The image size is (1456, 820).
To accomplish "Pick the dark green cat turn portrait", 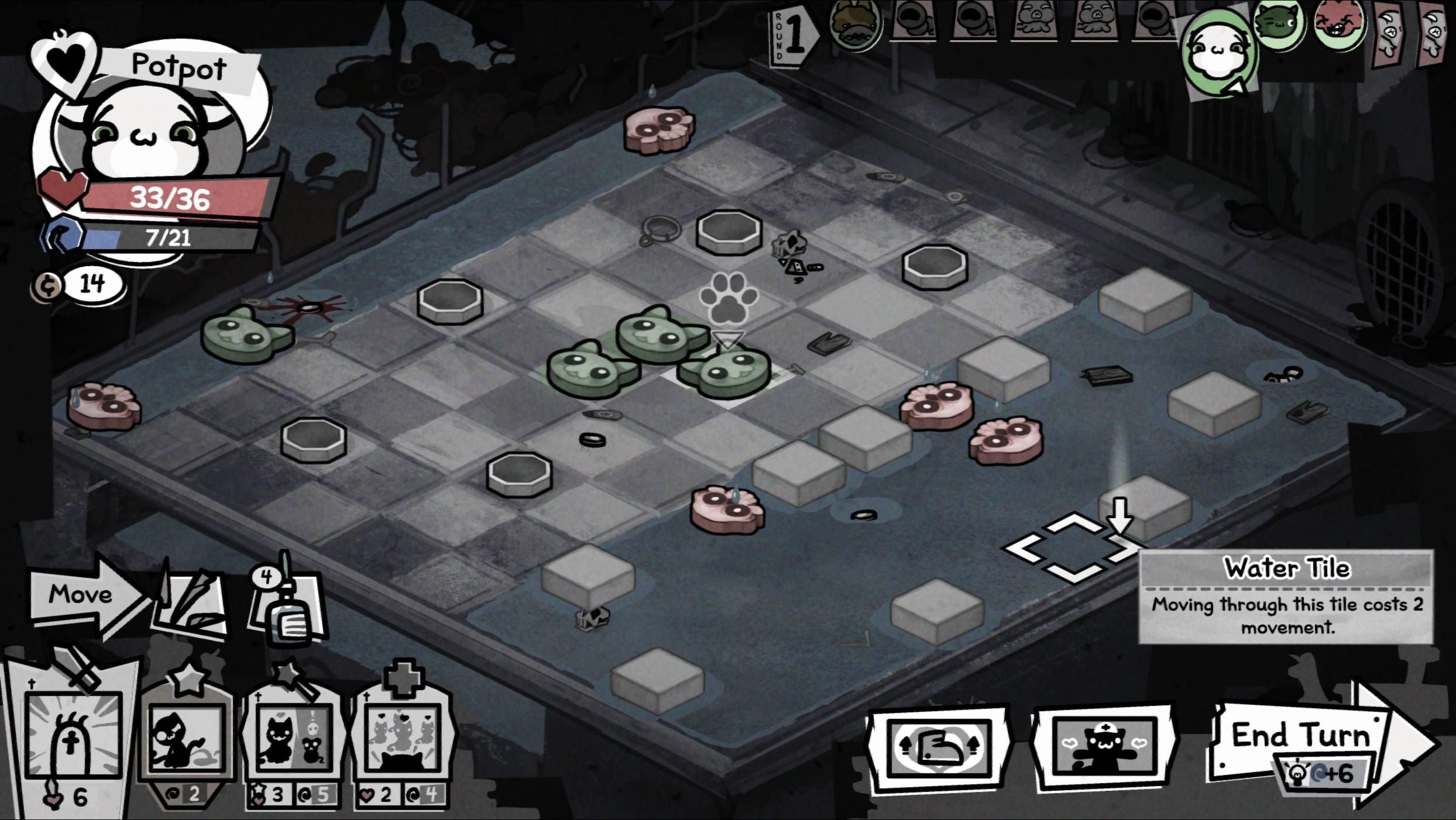I will (1279, 26).
